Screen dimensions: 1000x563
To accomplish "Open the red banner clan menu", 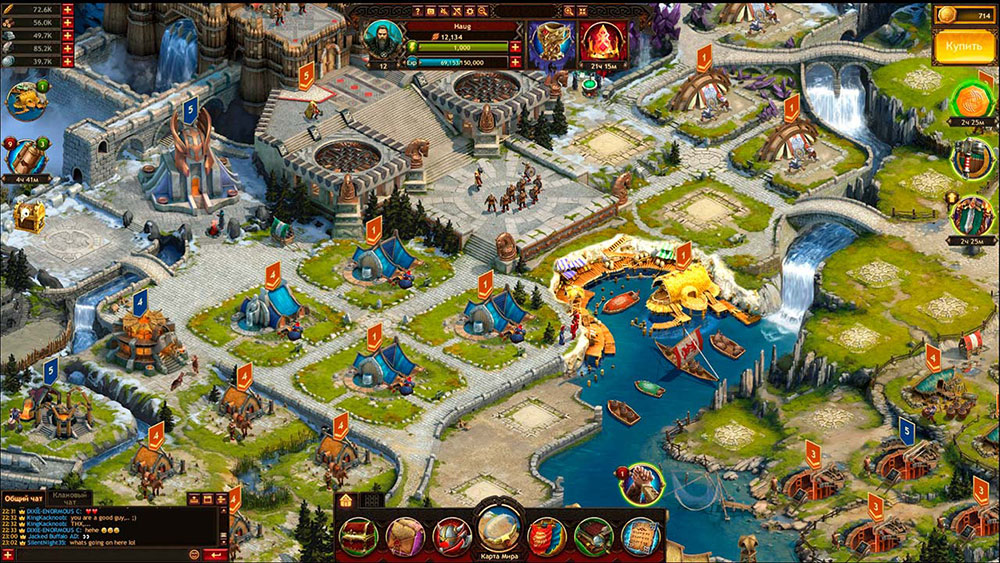I will pos(547,536).
